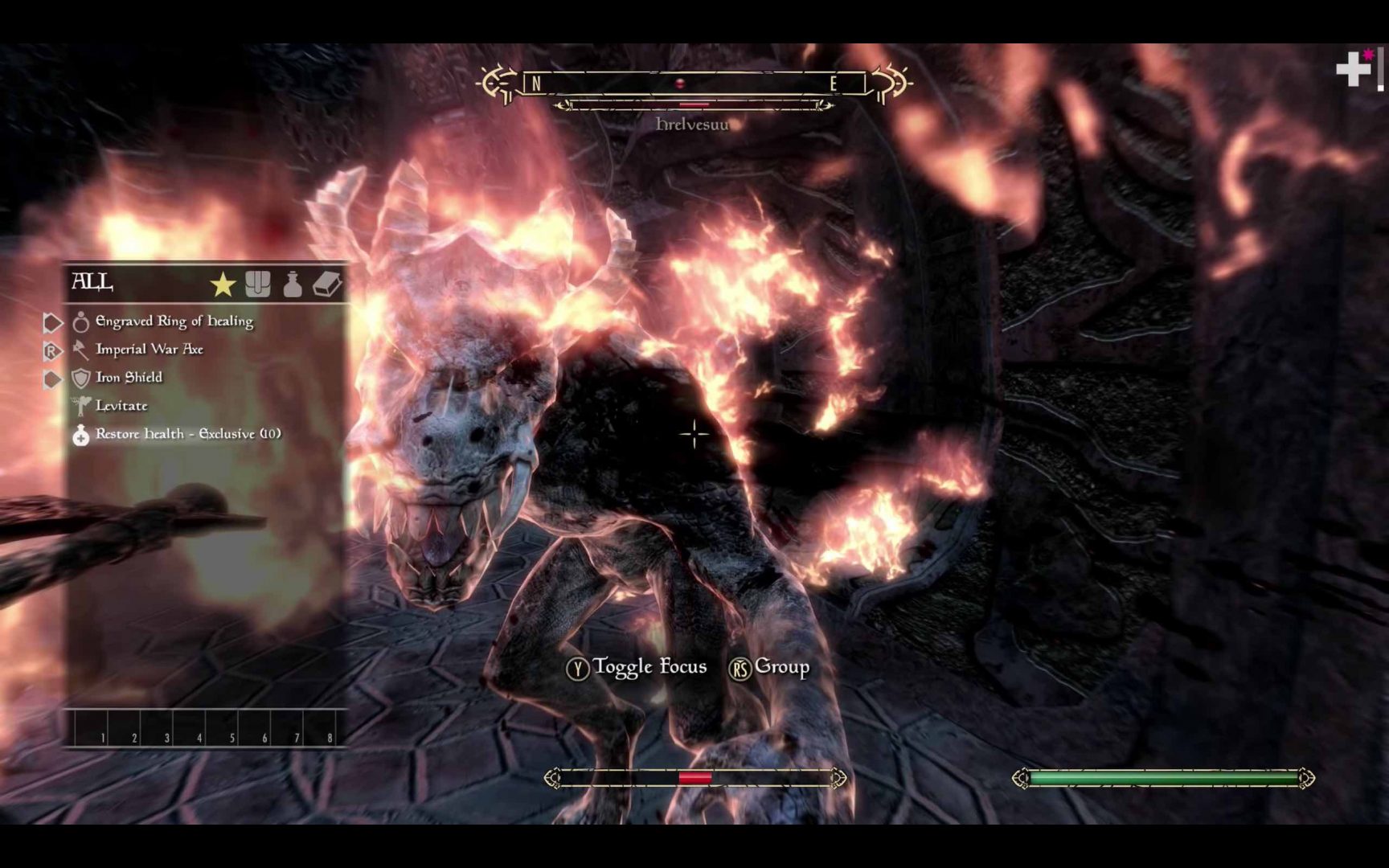Select the Levitate spell icon

click(80, 406)
